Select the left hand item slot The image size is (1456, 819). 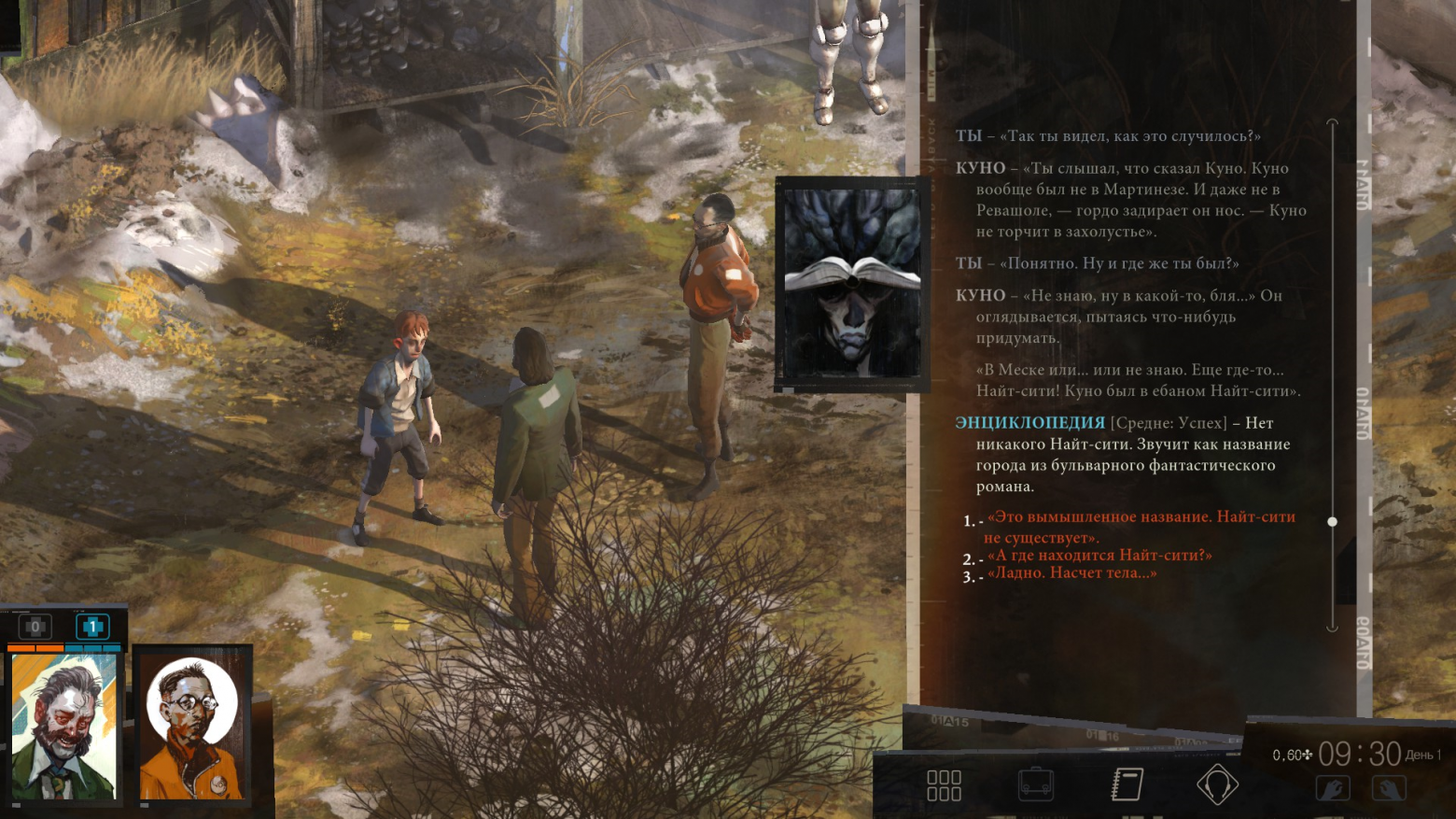[1333, 789]
